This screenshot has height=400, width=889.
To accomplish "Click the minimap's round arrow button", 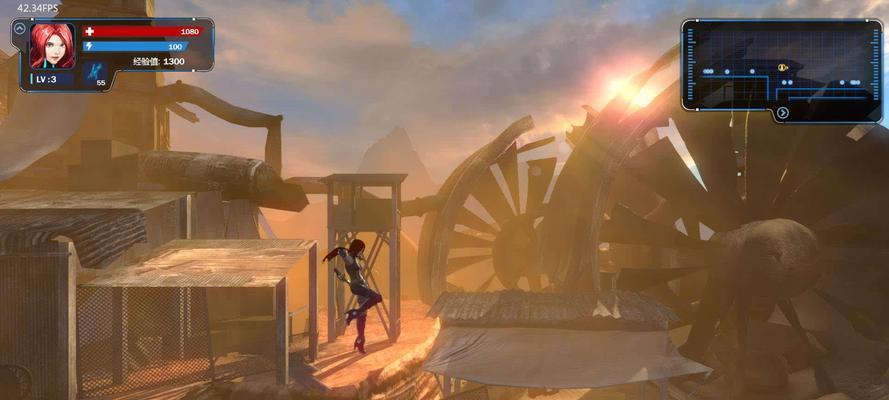I will [x=782, y=113].
